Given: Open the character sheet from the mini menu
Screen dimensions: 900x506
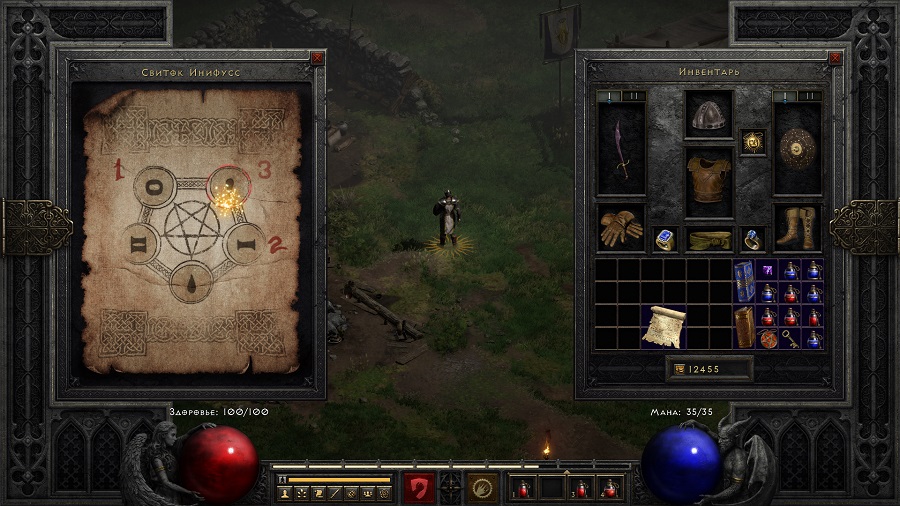Looking at the screenshot, I should [x=285, y=494].
